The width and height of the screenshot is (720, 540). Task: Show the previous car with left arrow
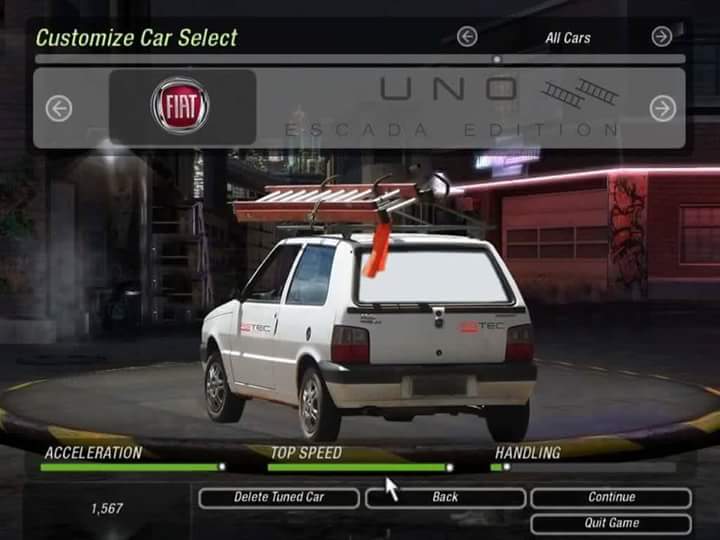click(59, 108)
